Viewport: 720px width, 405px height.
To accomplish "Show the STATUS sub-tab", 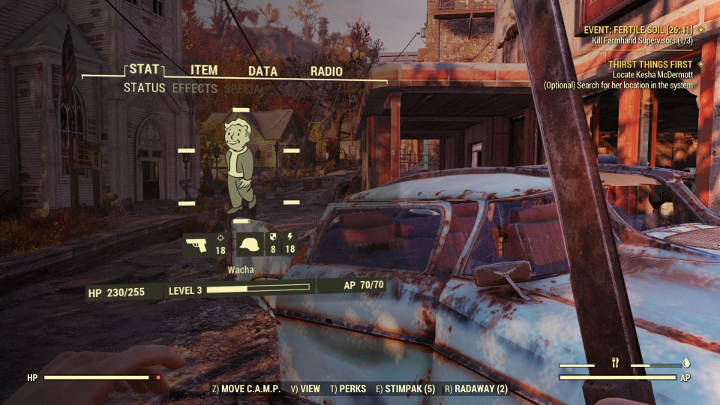I will pos(144,88).
